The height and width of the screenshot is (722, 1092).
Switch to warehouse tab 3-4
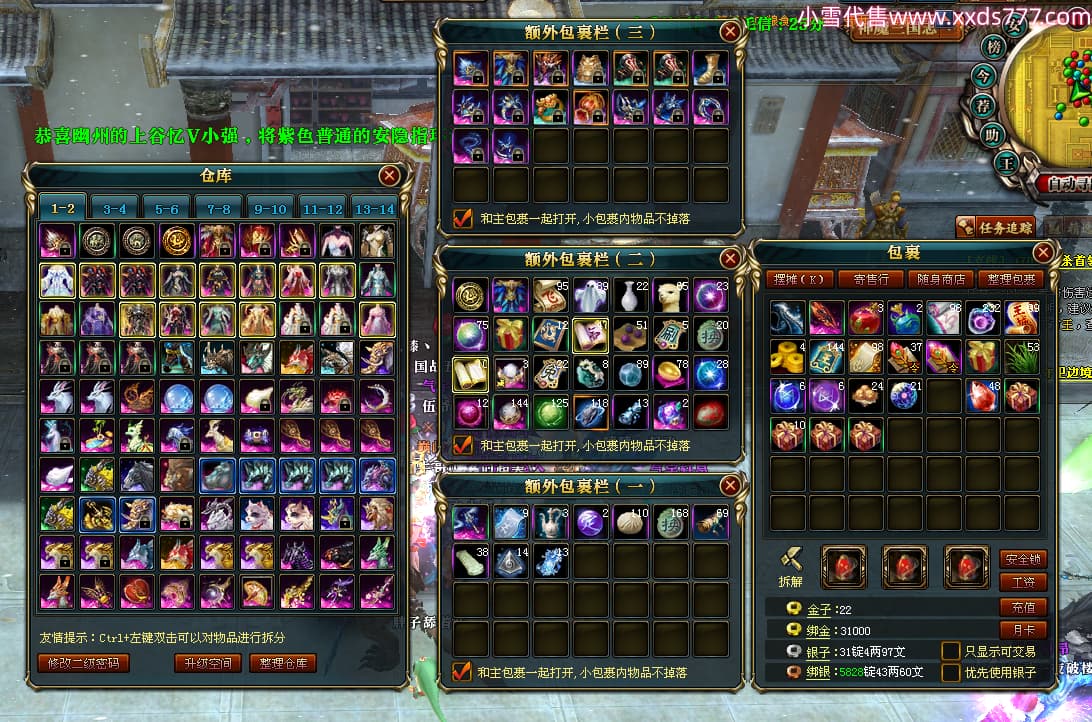tap(114, 209)
